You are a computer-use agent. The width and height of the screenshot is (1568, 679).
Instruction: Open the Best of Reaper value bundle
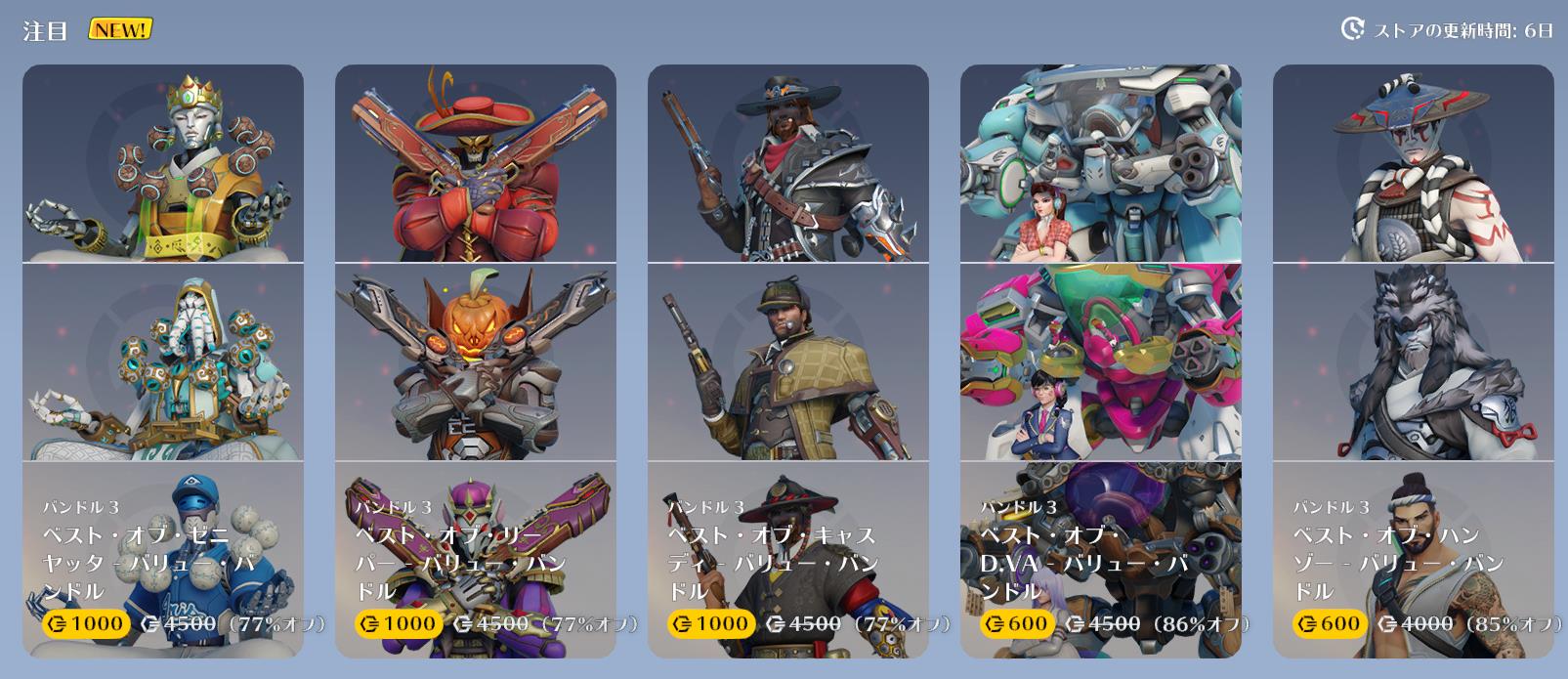coord(476,361)
